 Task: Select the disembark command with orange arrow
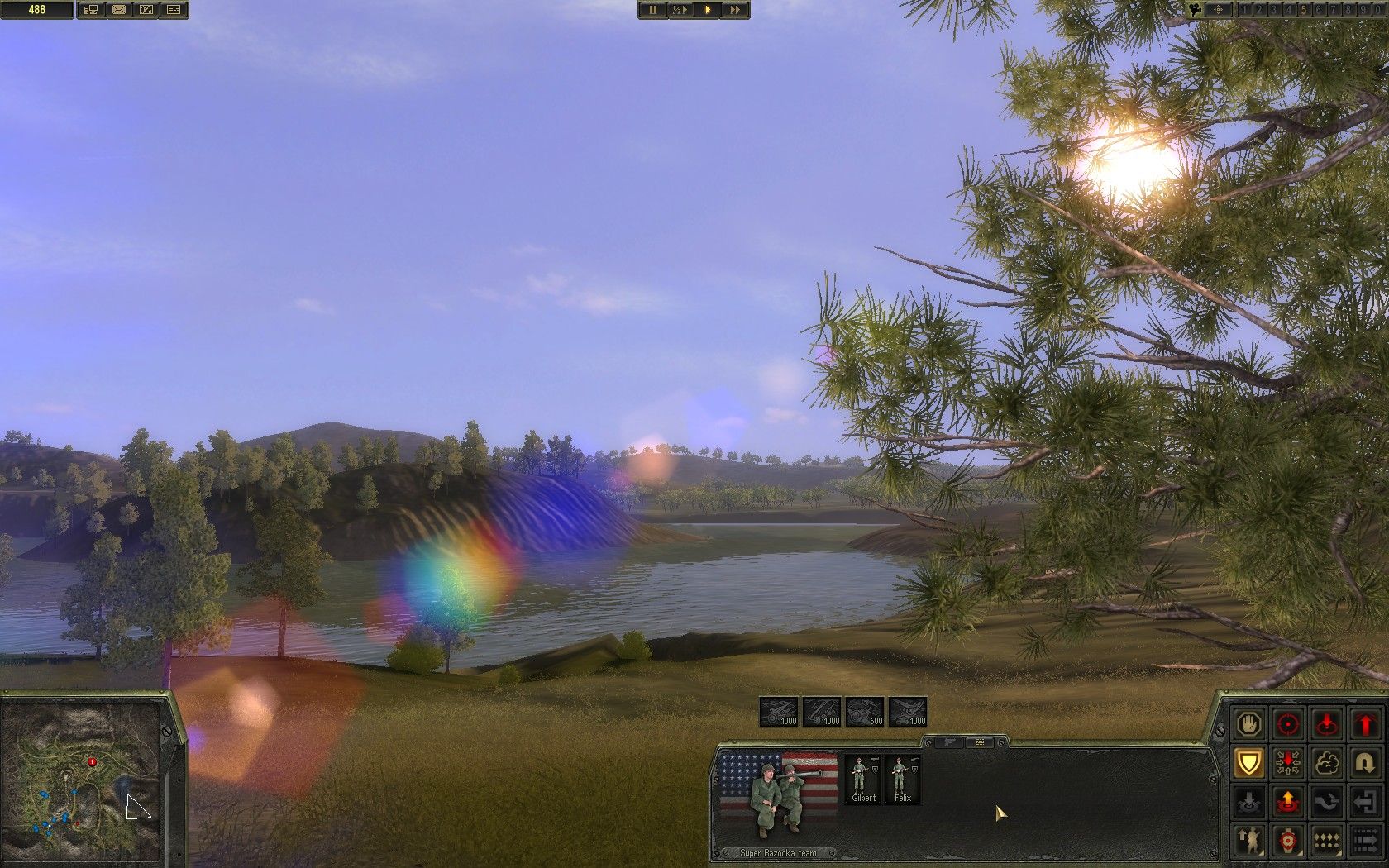click(1287, 800)
